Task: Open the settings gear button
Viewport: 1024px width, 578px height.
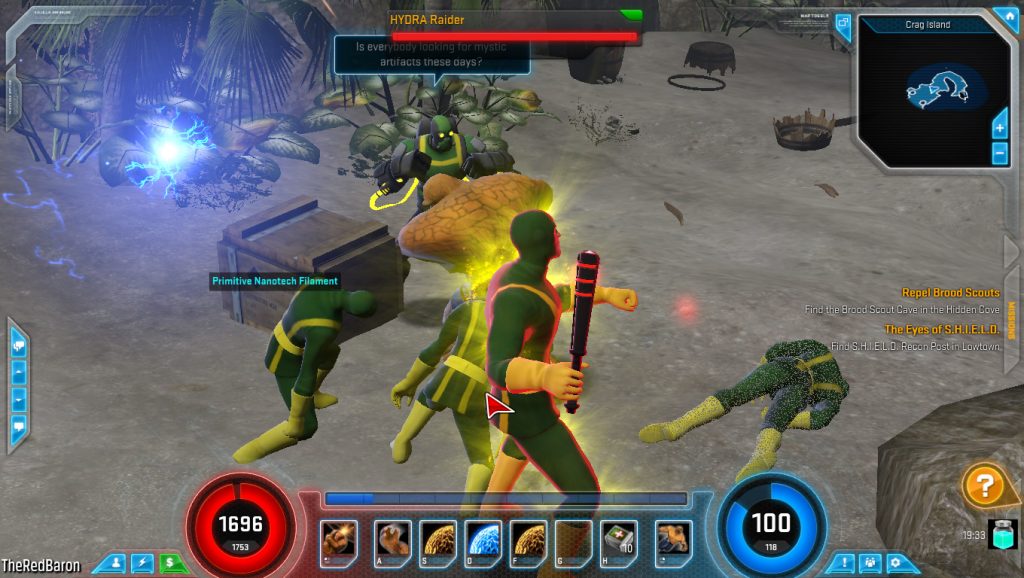Action: (895, 563)
